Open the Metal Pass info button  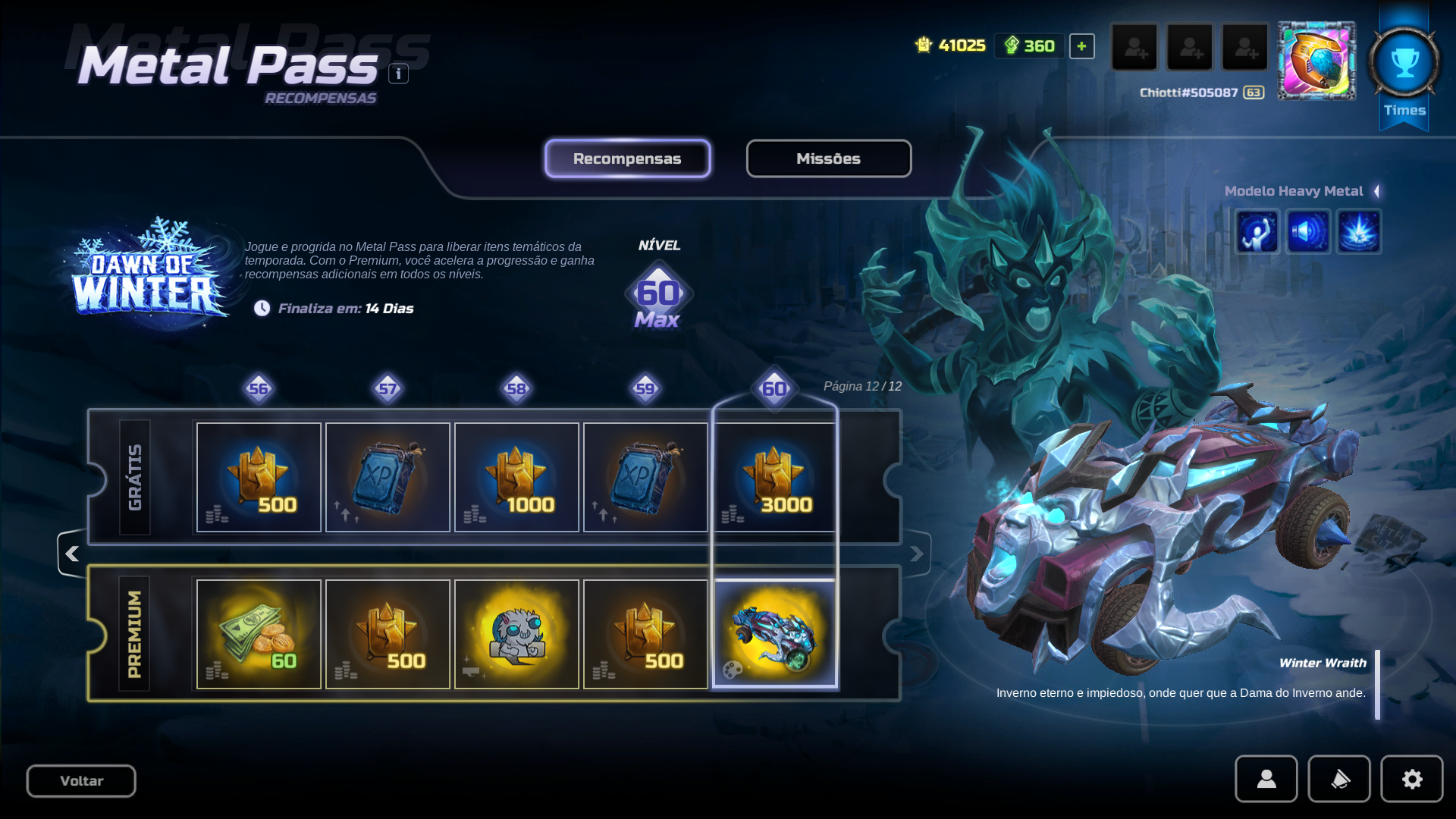pyautogui.click(x=398, y=74)
